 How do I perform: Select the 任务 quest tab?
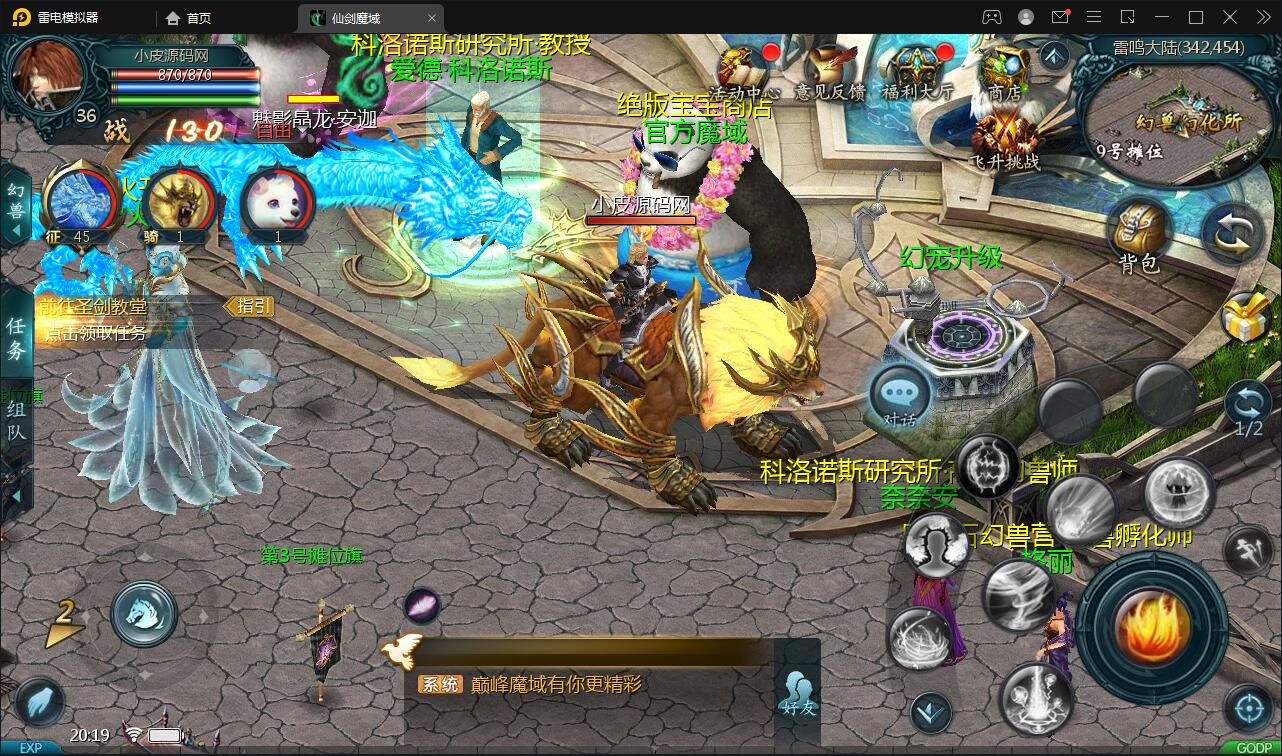[17, 337]
